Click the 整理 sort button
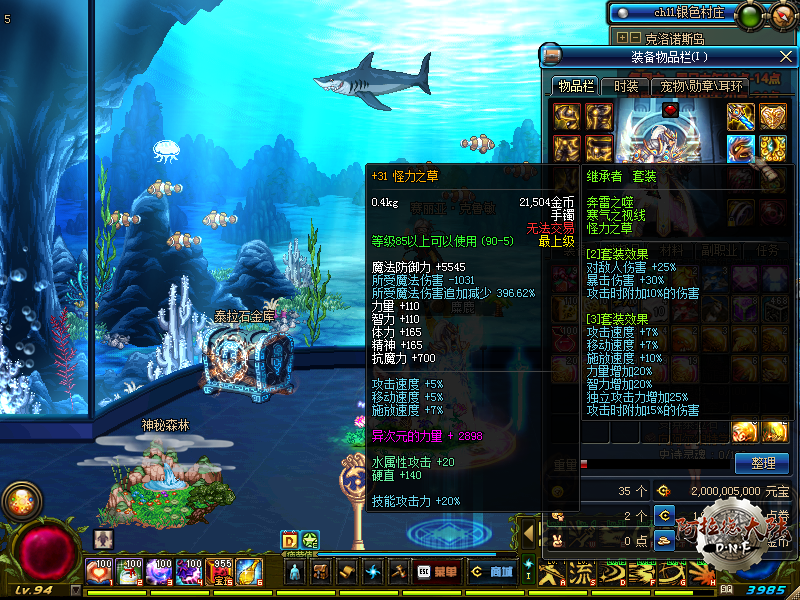This screenshot has width=800, height=600. [762, 462]
